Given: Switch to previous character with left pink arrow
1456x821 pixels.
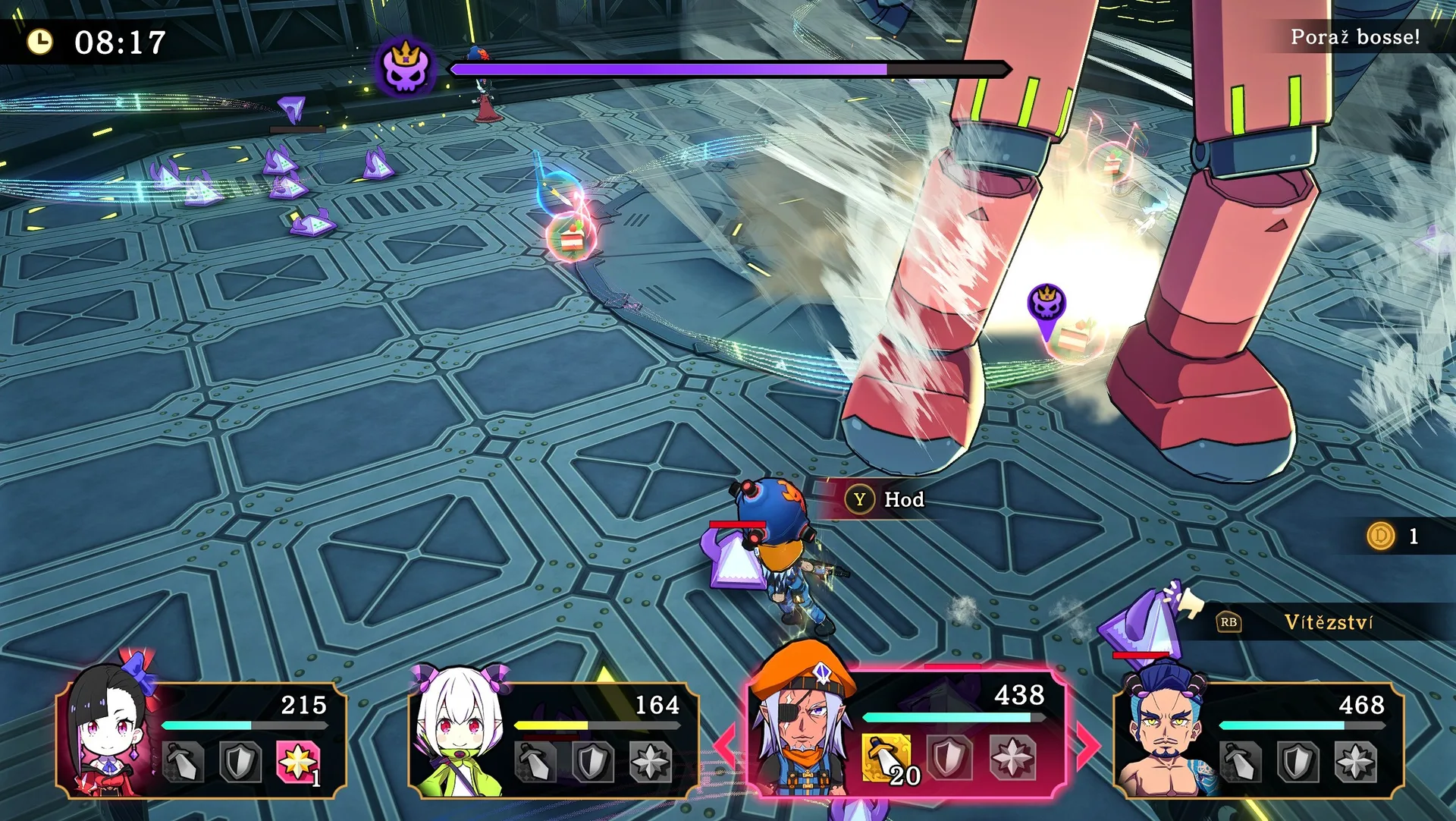Looking at the screenshot, I should 725,745.
